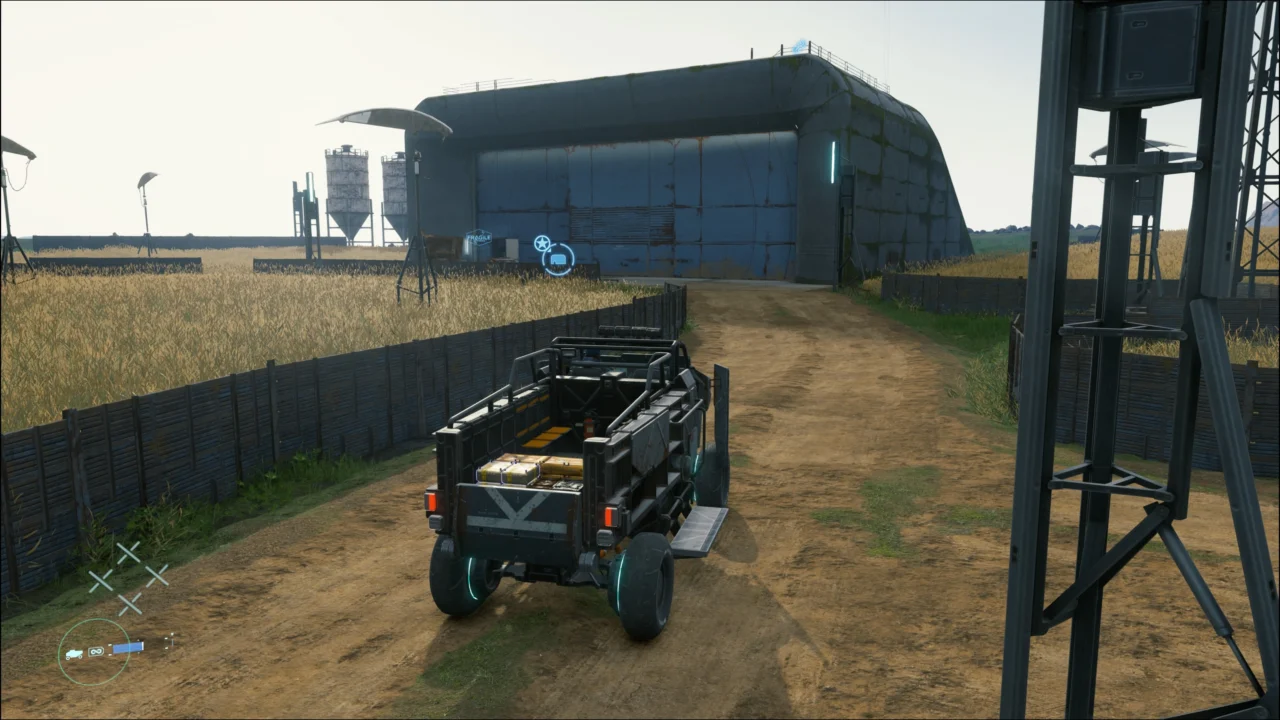Screen dimensions: 1280x720
Task: Select the golden cargo containers in the truck bed
Action: pos(527,470)
